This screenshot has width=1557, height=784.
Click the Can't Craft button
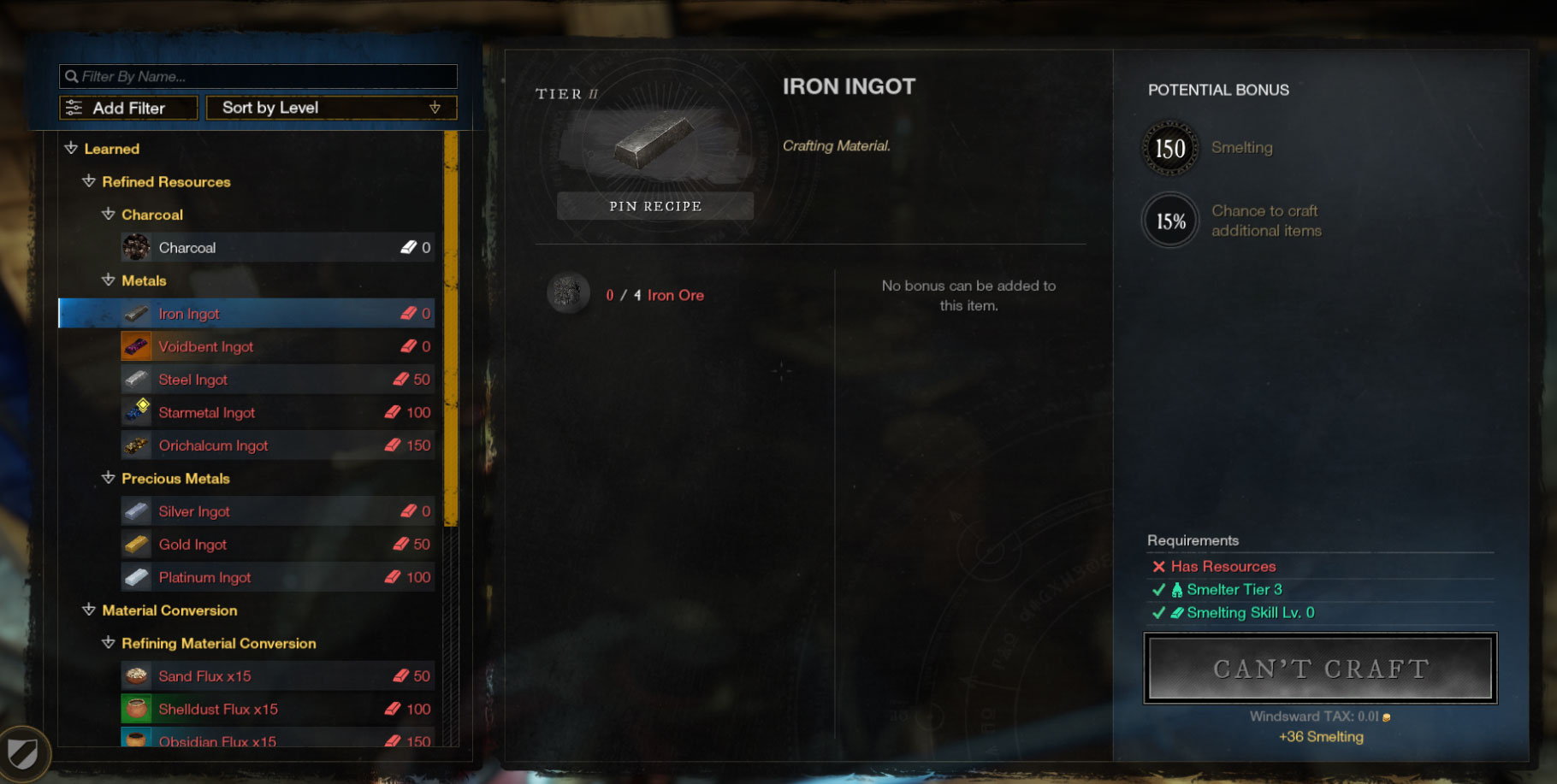(x=1320, y=669)
